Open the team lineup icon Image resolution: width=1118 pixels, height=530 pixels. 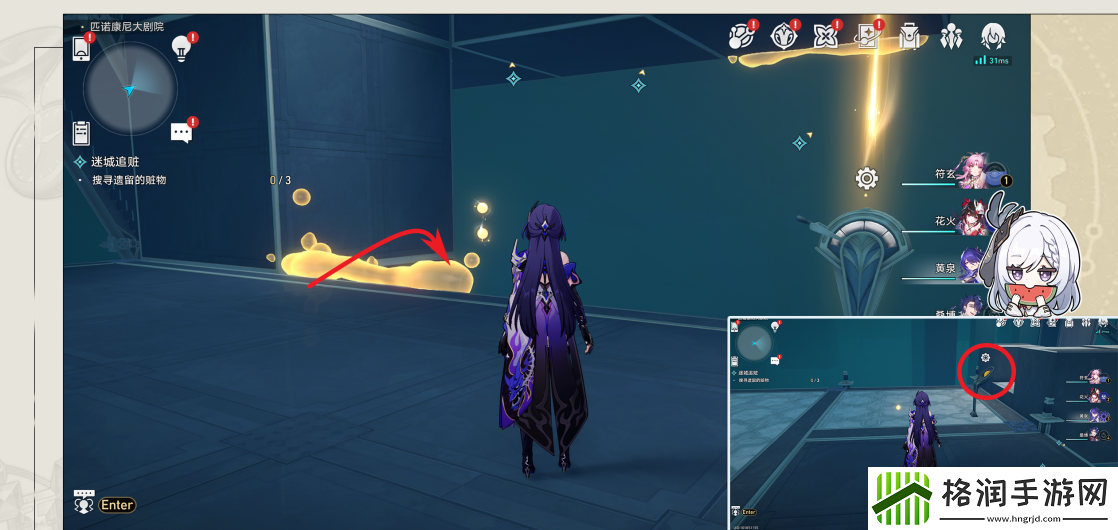pyautogui.click(x=950, y=37)
